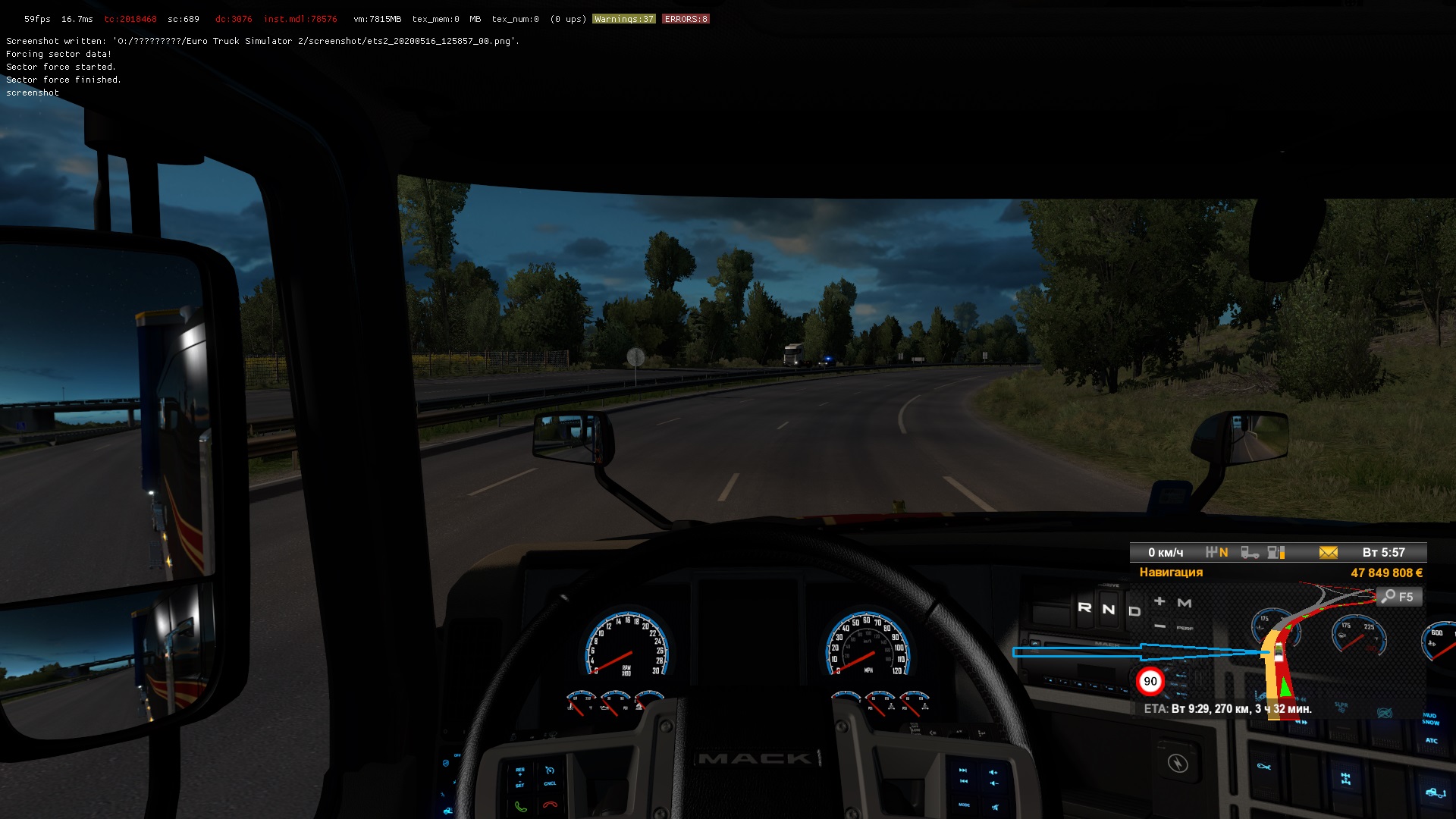
Task: Click the fuel pump level icon
Action: coord(1276,553)
